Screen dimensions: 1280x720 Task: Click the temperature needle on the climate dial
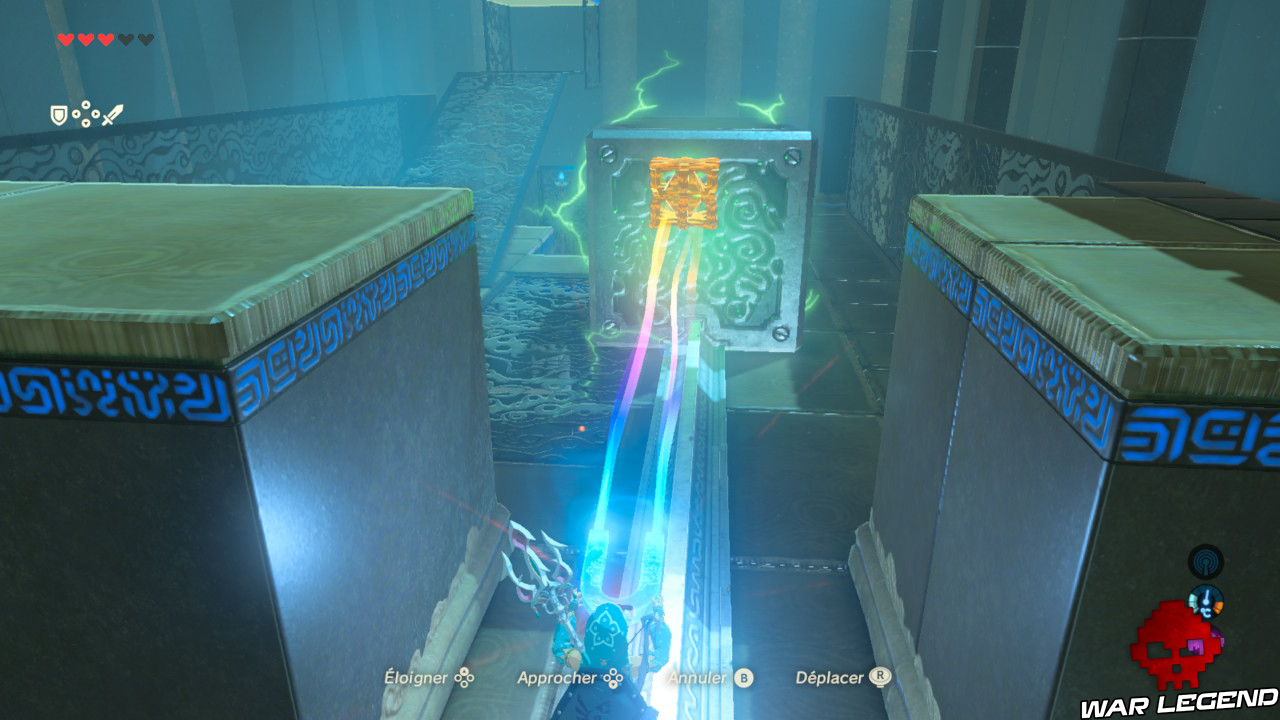click(x=1207, y=596)
